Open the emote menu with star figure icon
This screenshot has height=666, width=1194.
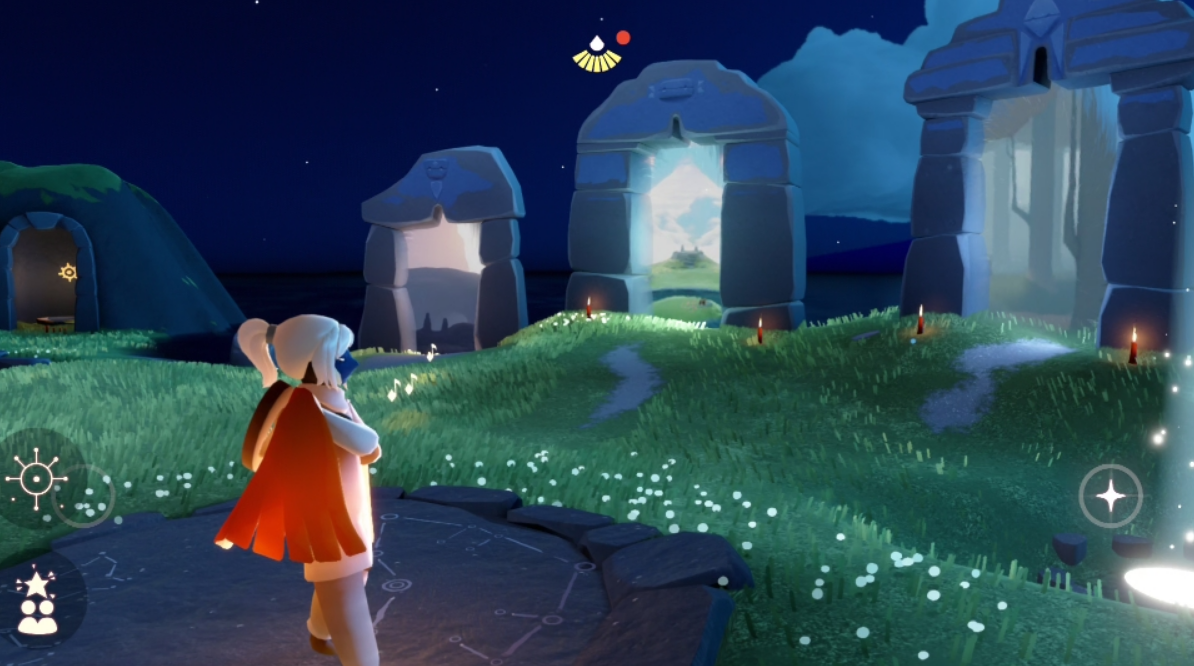(37, 602)
